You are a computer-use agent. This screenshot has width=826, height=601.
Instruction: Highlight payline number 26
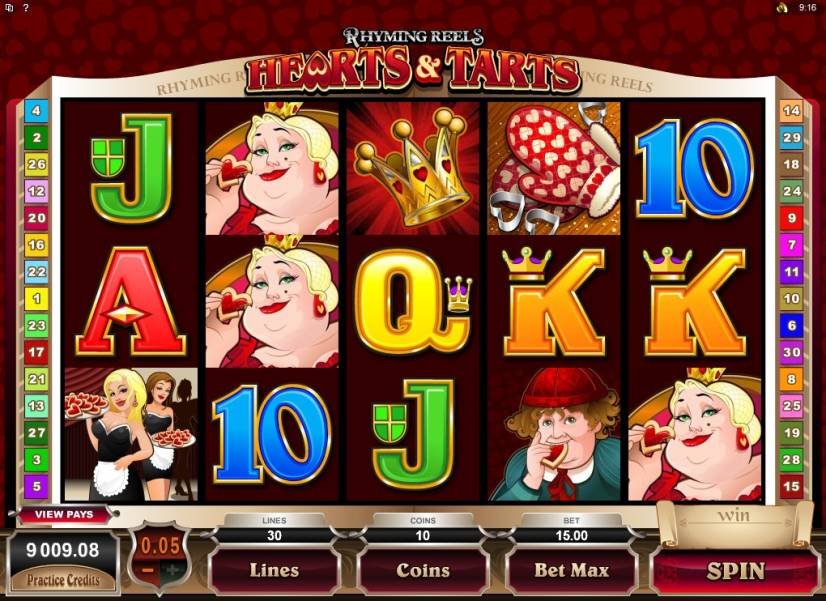pyautogui.click(x=37, y=164)
